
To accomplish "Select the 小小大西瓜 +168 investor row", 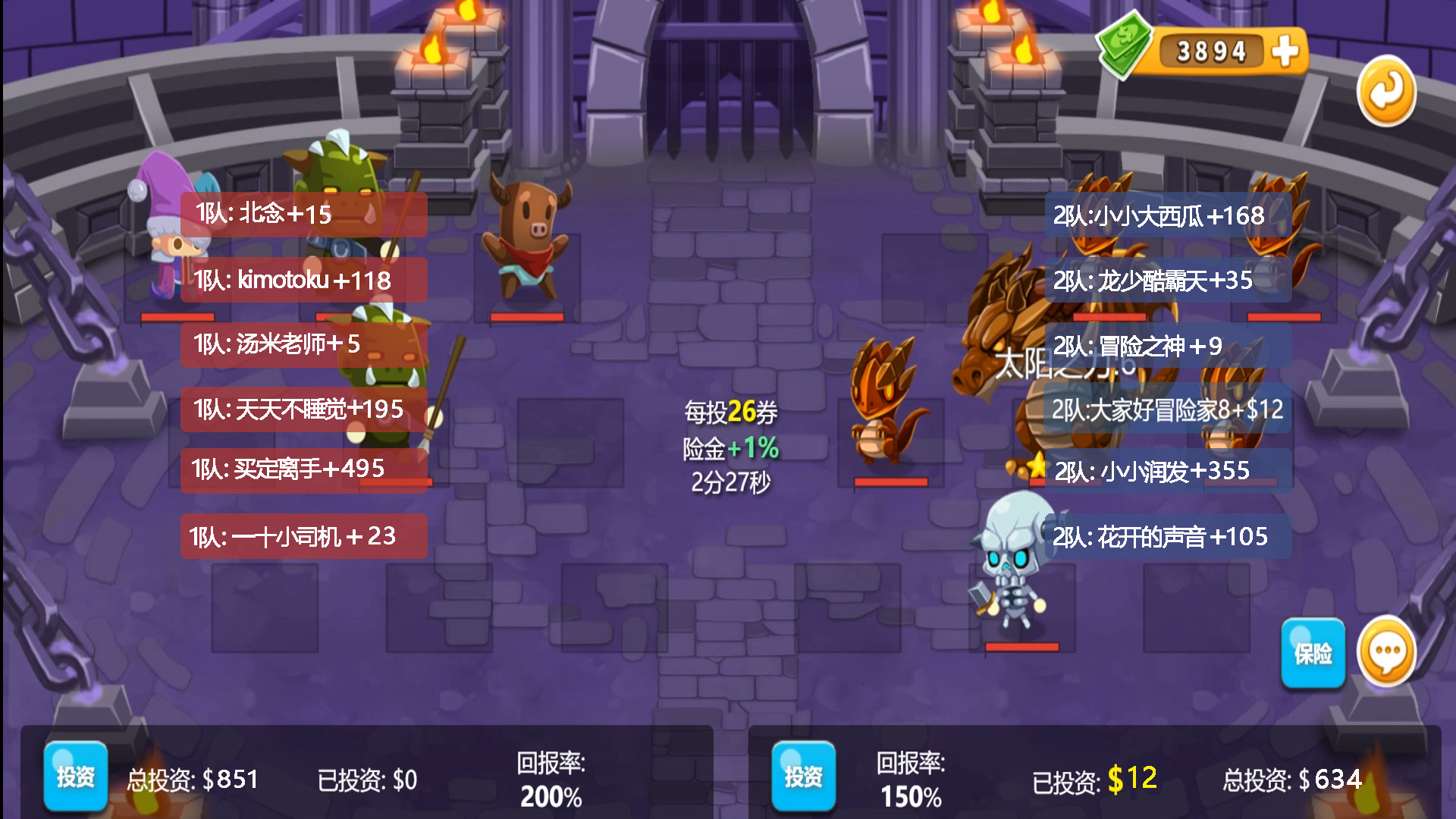I will pyautogui.click(x=1168, y=216).
